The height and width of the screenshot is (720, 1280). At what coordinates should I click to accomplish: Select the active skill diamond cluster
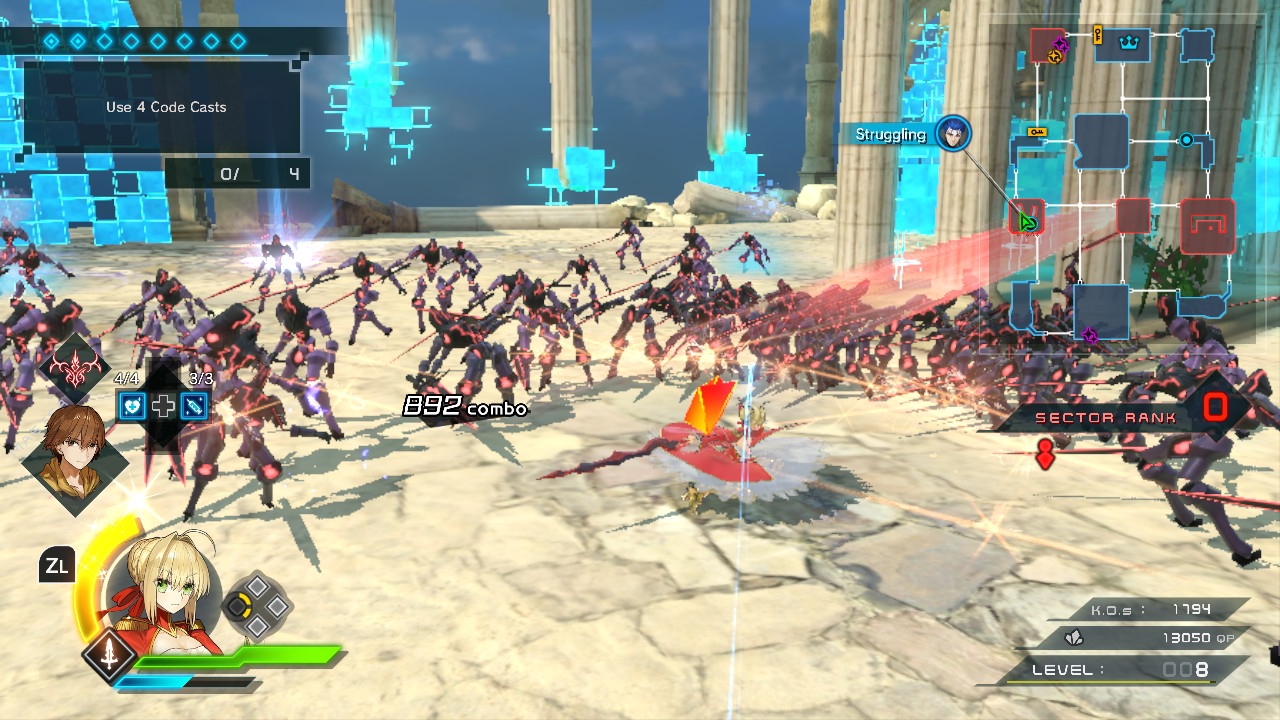tap(256, 605)
